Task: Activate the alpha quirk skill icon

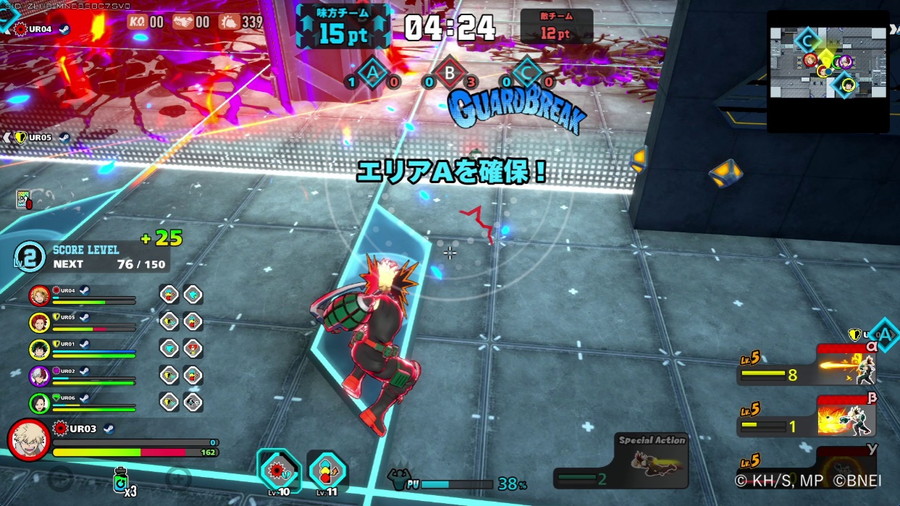Action: pos(846,369)
